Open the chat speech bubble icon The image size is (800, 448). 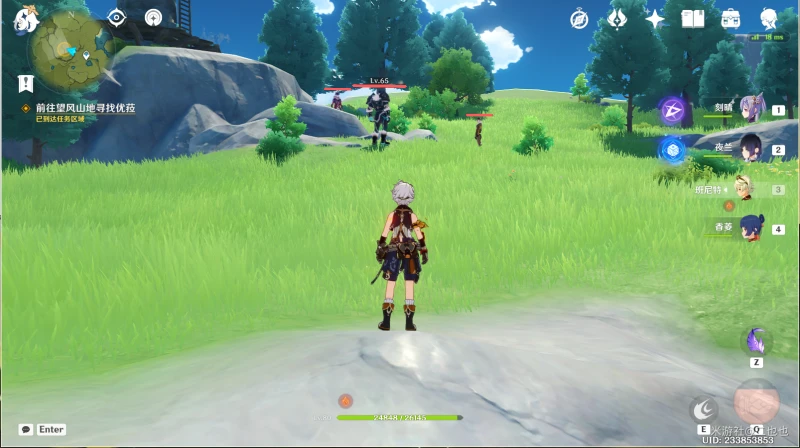[26, 429]
